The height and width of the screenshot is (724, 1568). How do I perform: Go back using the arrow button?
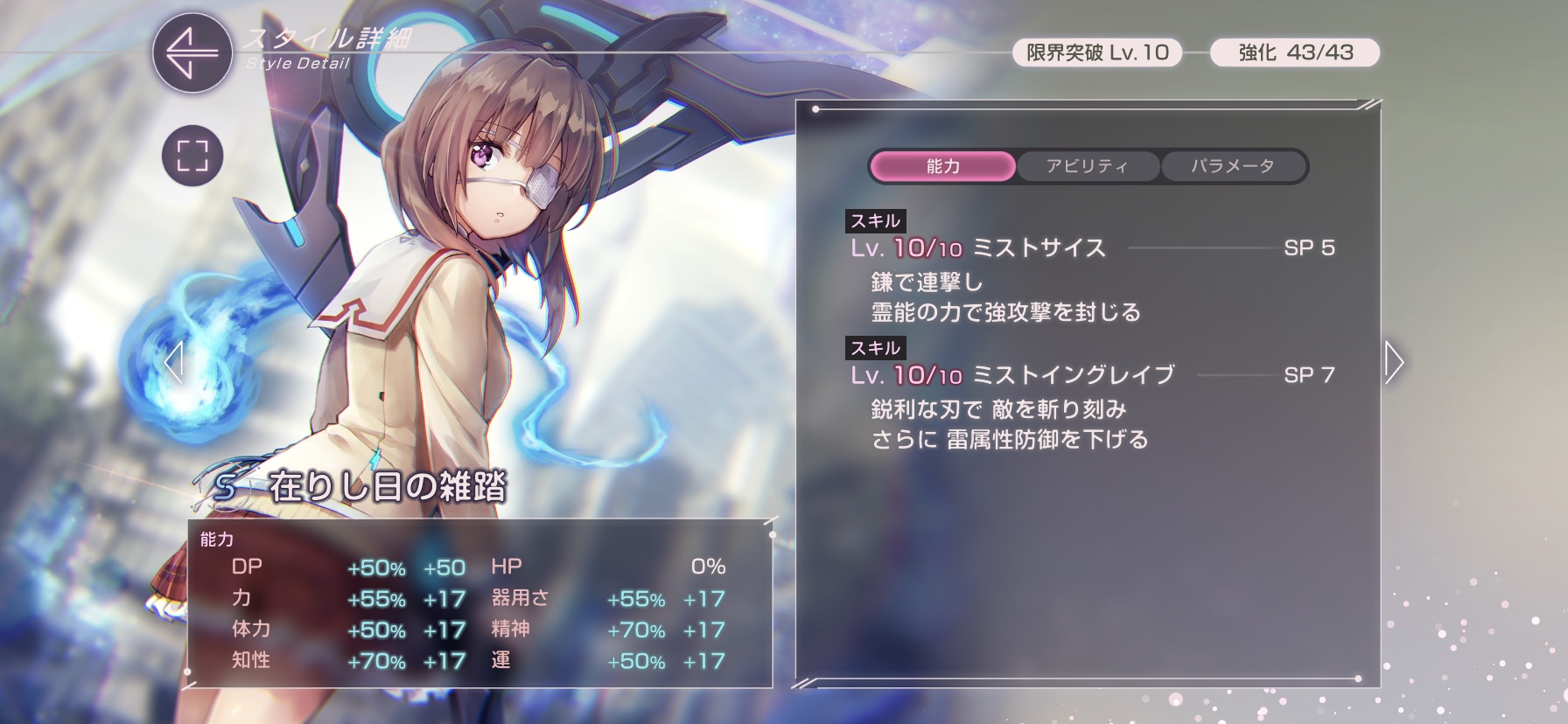(192, 53)
